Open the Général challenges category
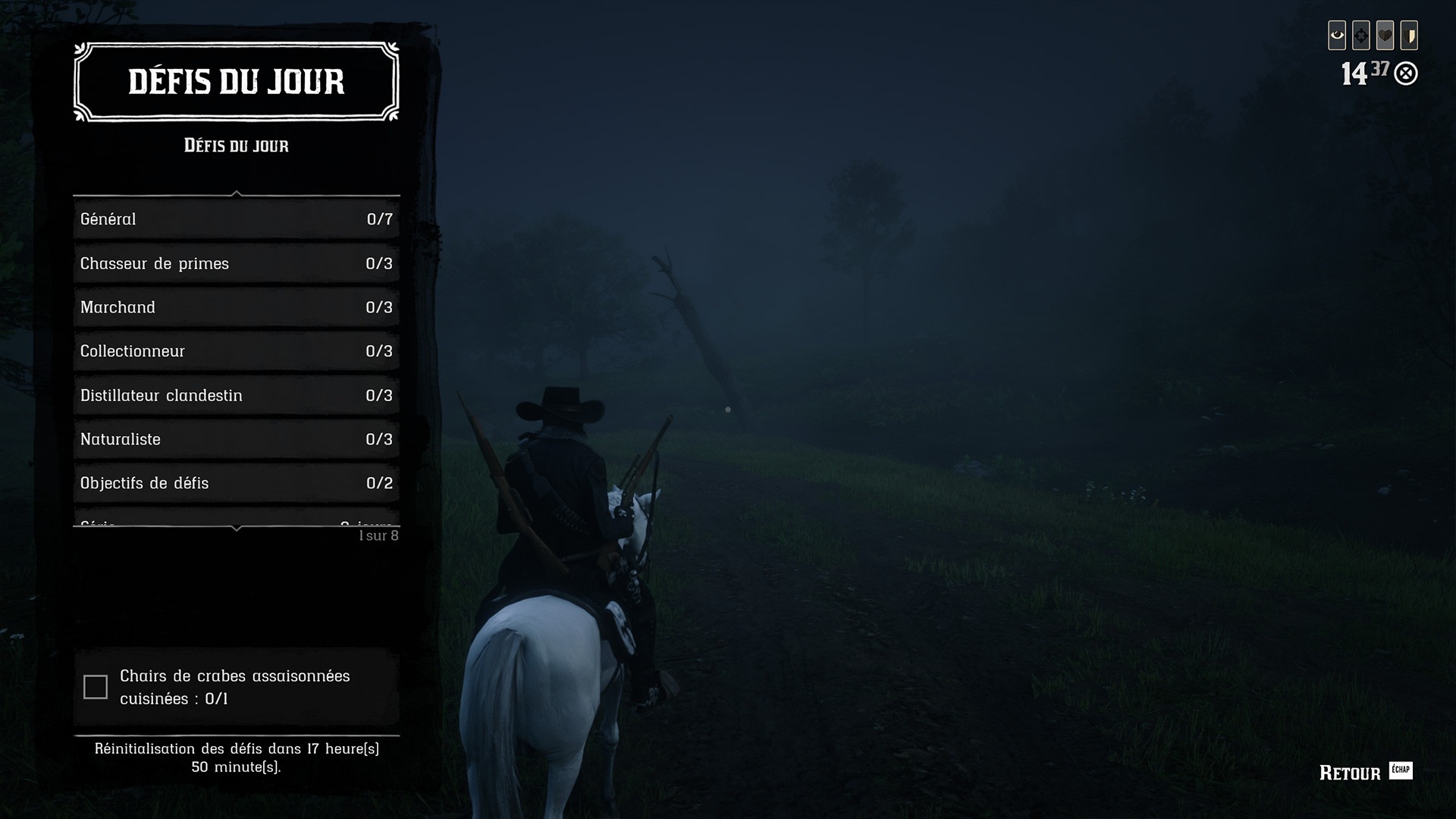Screen dimensions: 1456x819 pos(236,219)
